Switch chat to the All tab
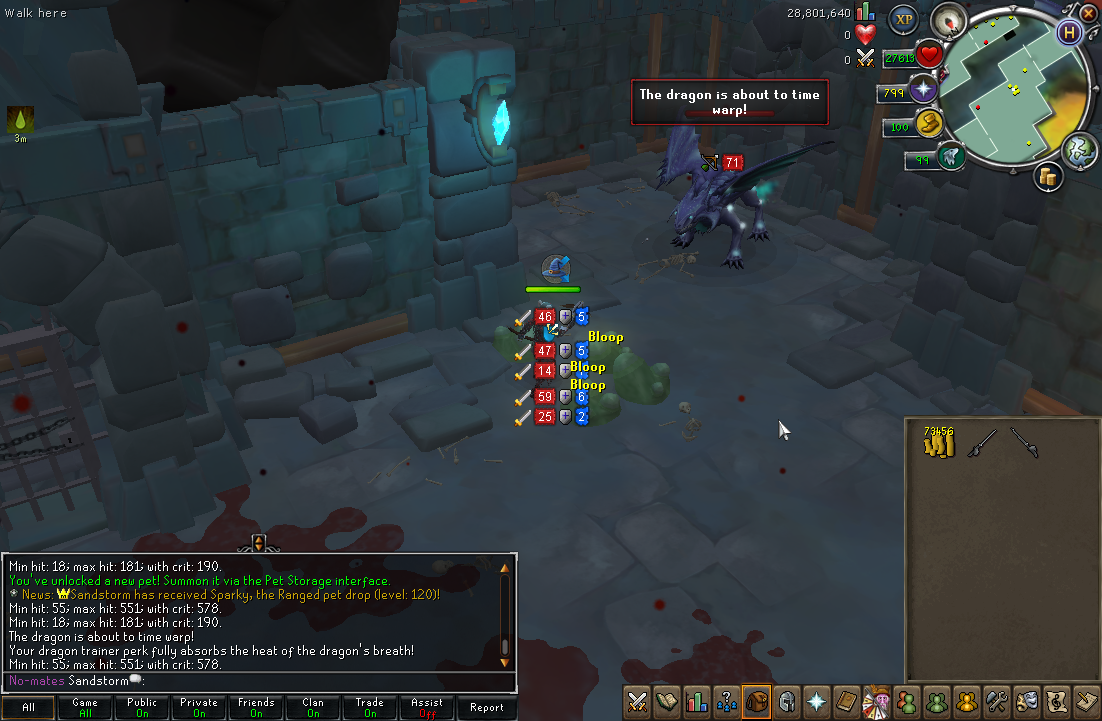Viewport: 1102px width, 721px height. tap(28, 707)
